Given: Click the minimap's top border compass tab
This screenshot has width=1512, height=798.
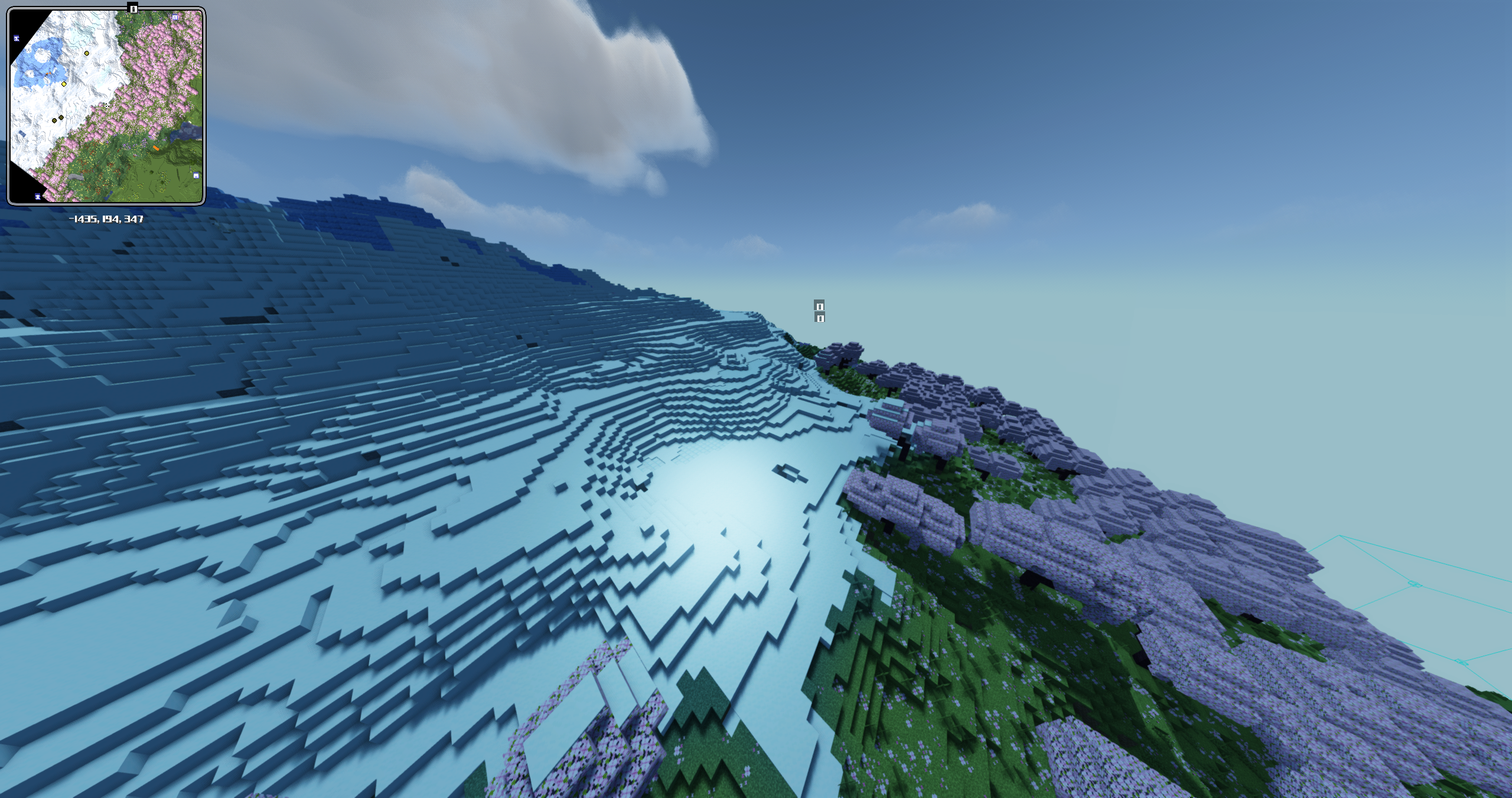Looking at the screenshot, I should point(133,8).
